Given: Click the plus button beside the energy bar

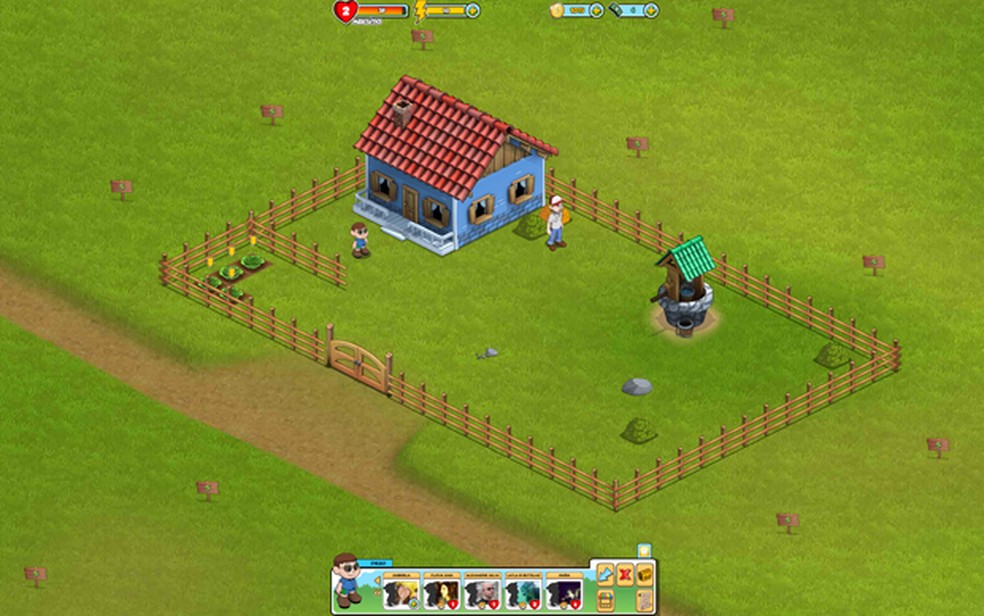Looking at the screenshot, I should pyautogui.click(x=473, y=10).
